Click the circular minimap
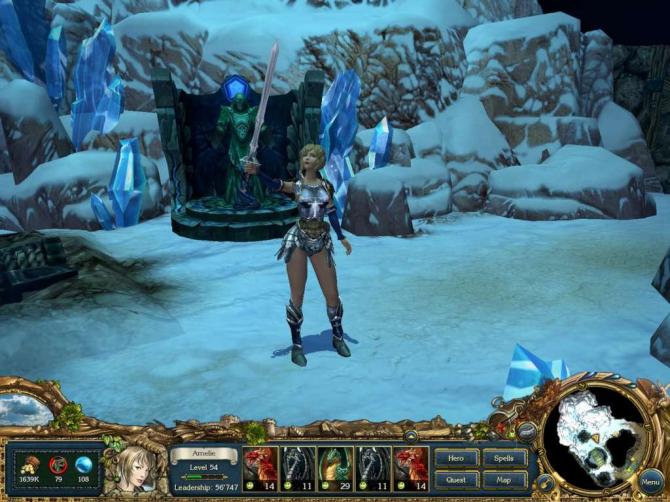This screenshot has height=502, width=670. pos(598,434)
